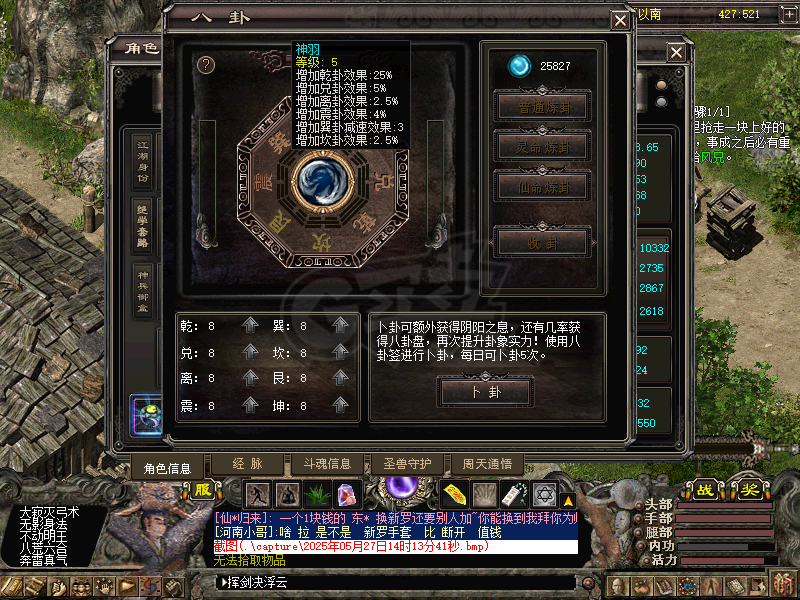Switch to the 经脉 tab

tap(247, 464)
